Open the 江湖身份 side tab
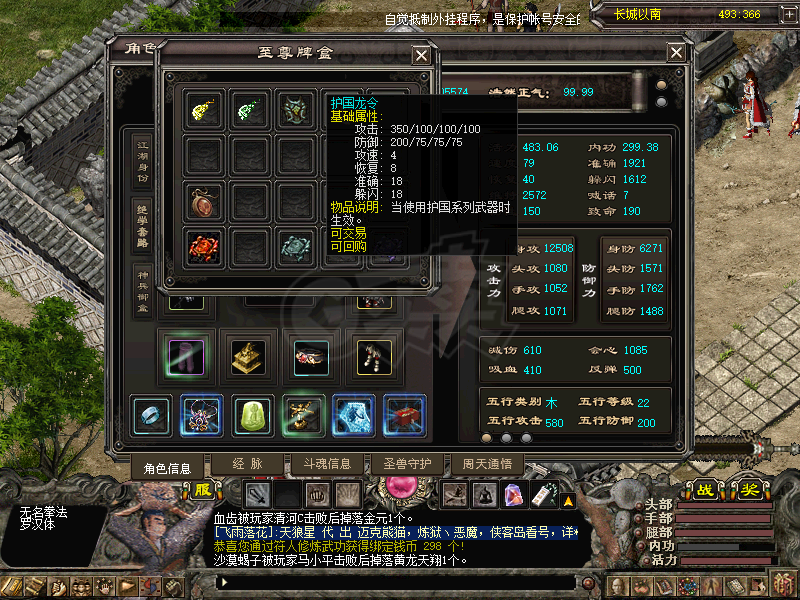800x600 pixels. [x=143, y=158]
